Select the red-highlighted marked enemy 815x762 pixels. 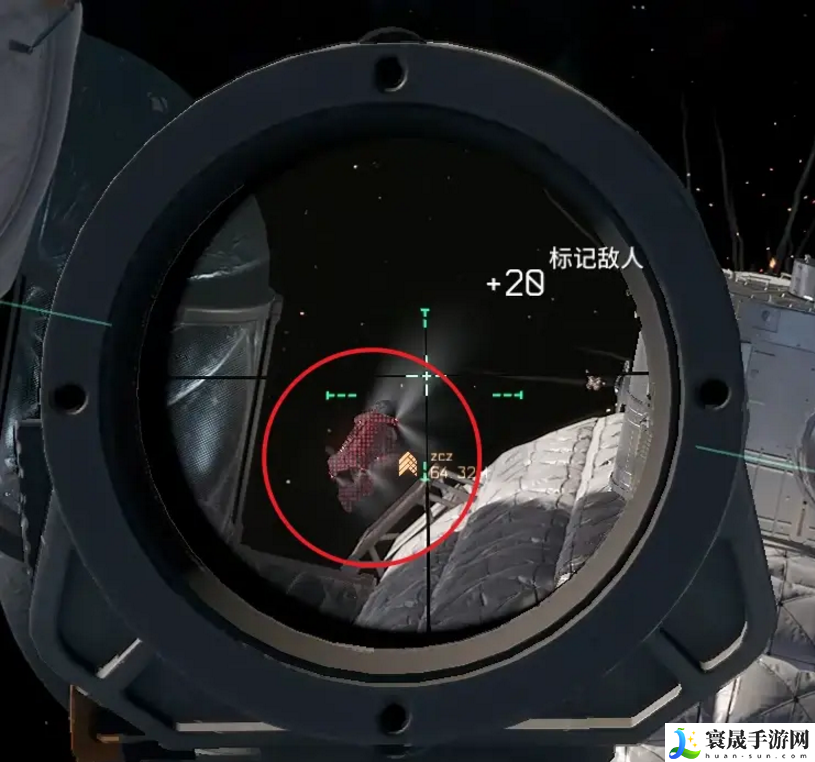tap(361, 452)
